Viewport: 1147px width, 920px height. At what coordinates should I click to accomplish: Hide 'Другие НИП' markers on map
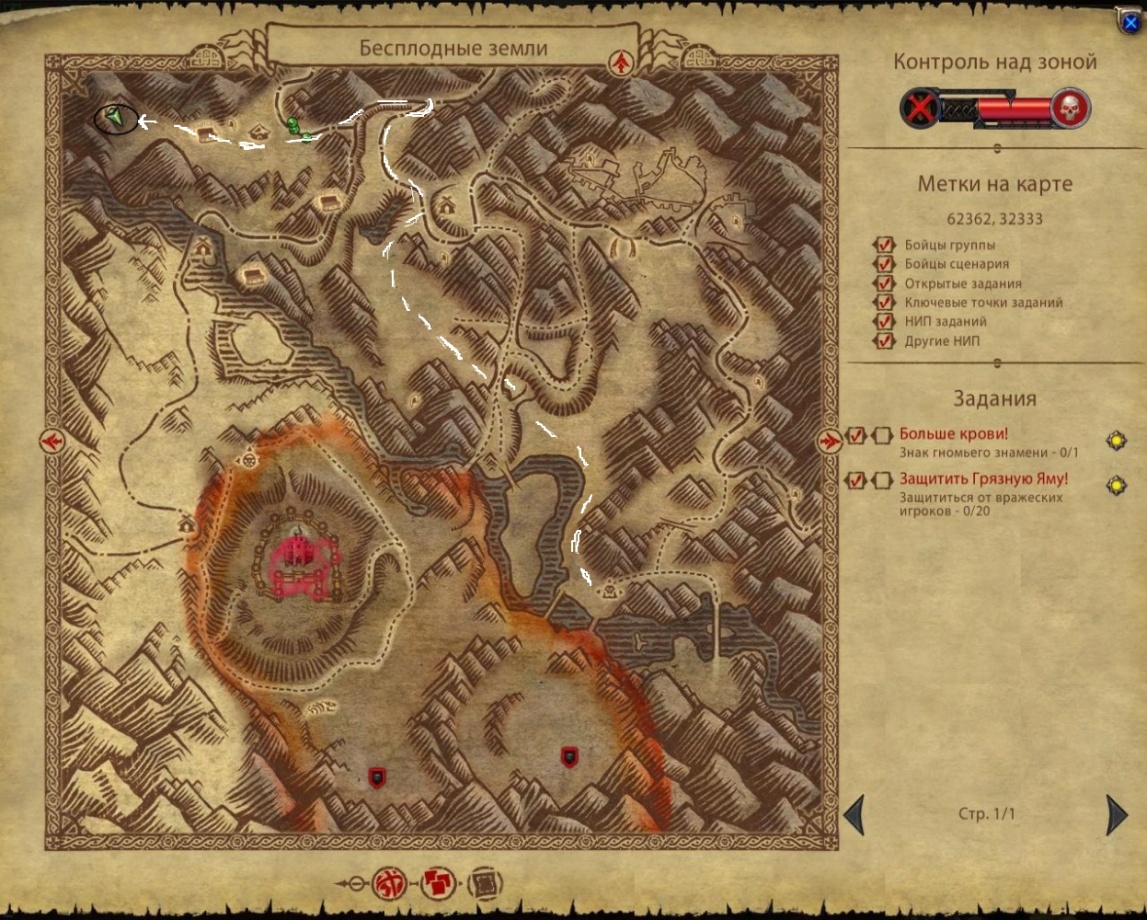(883, 341)
